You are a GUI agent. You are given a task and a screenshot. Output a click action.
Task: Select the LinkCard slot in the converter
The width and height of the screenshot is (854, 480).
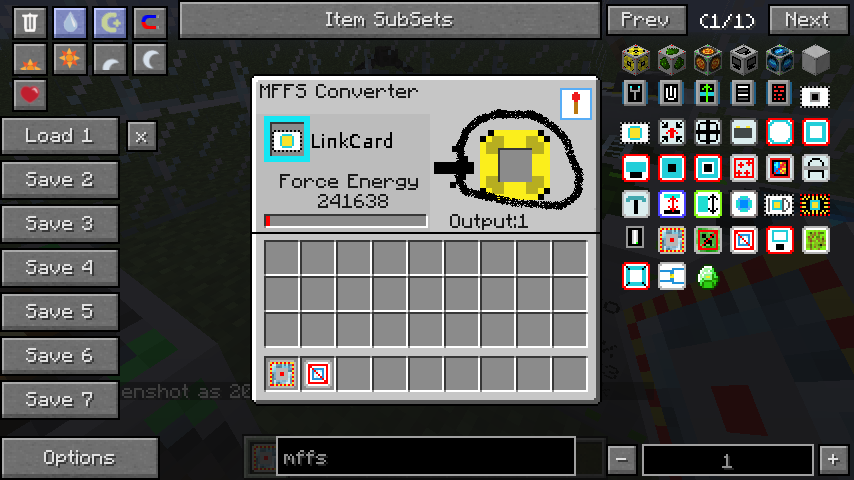point(286,141)
